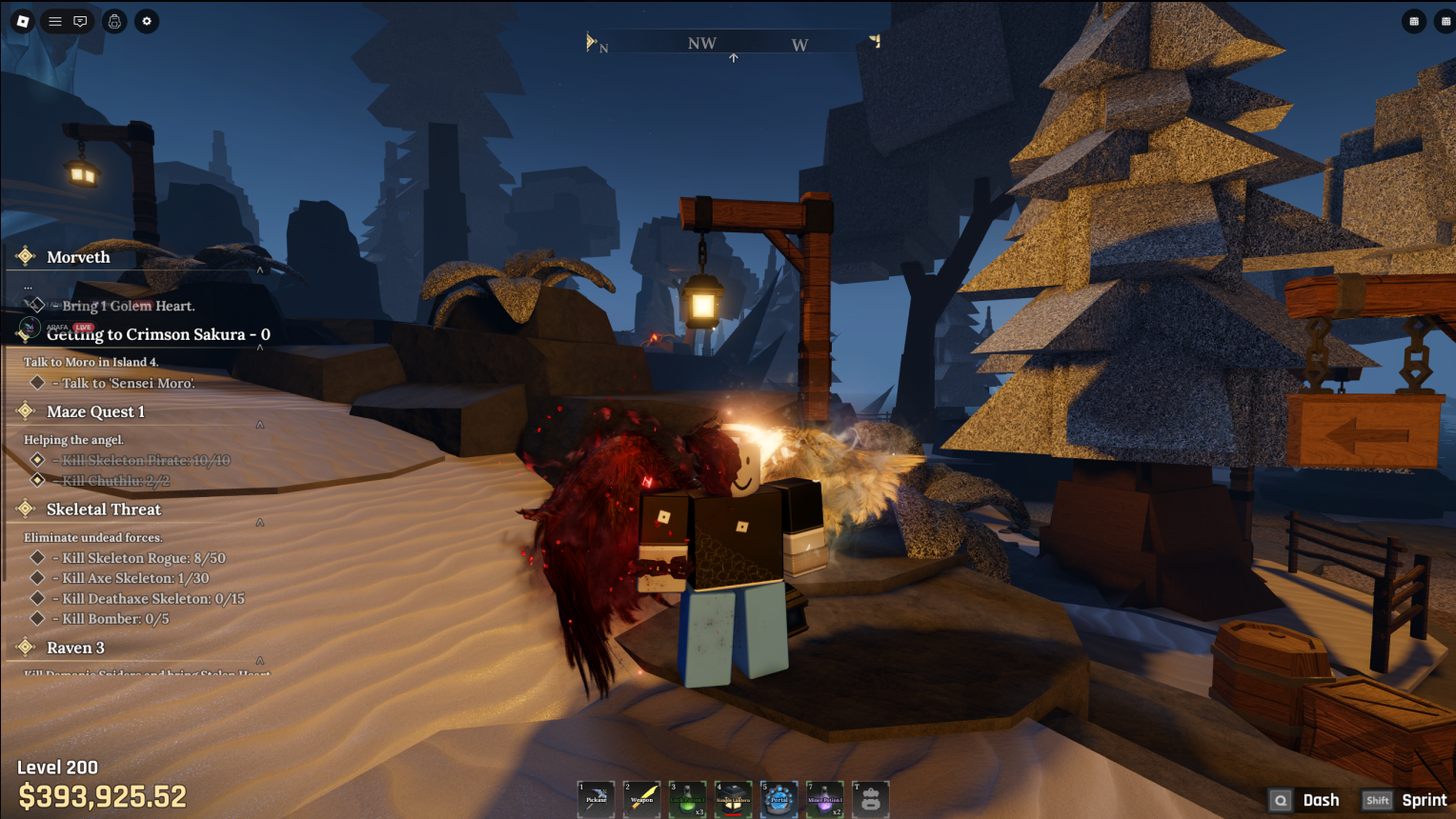Select the Pickaxe hotbar slot
The image size is (1456, 819).
597,799
